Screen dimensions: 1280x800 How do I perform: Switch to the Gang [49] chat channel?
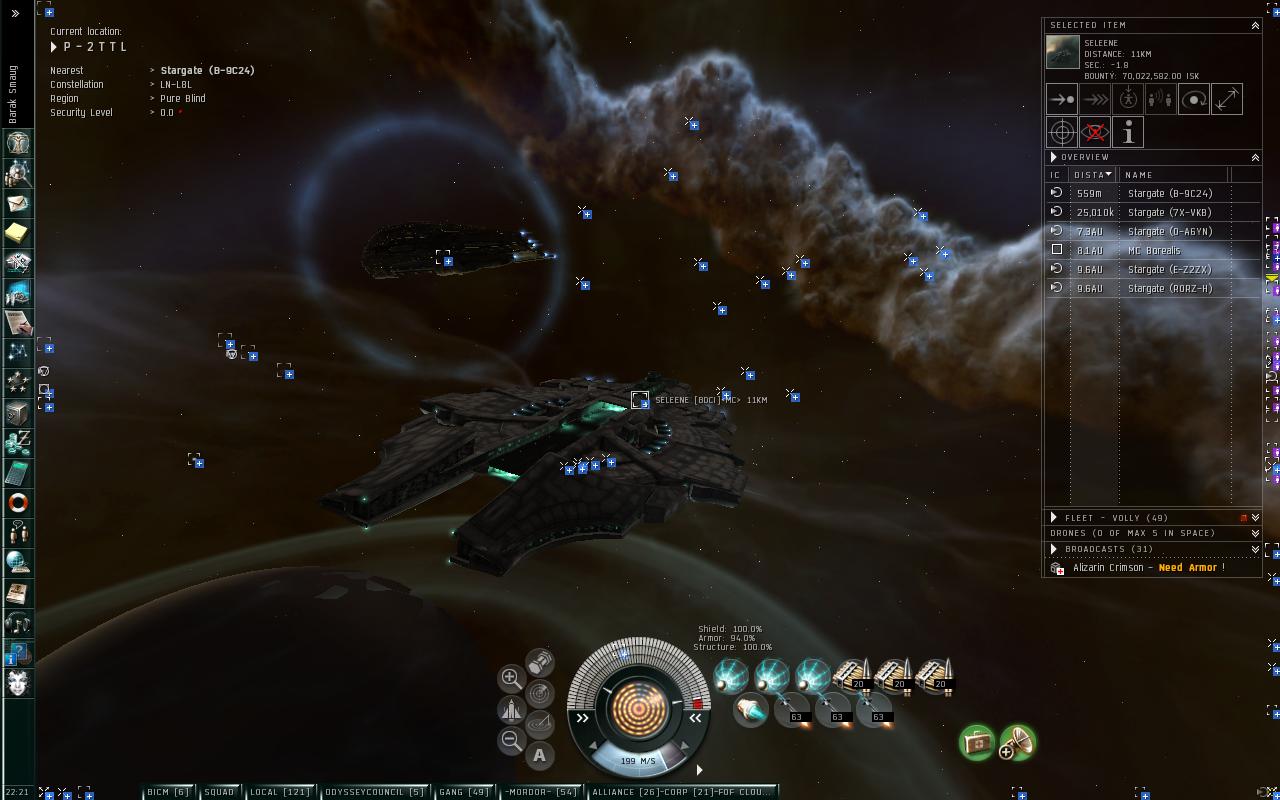pyautogui.click(x=464, y=792)
